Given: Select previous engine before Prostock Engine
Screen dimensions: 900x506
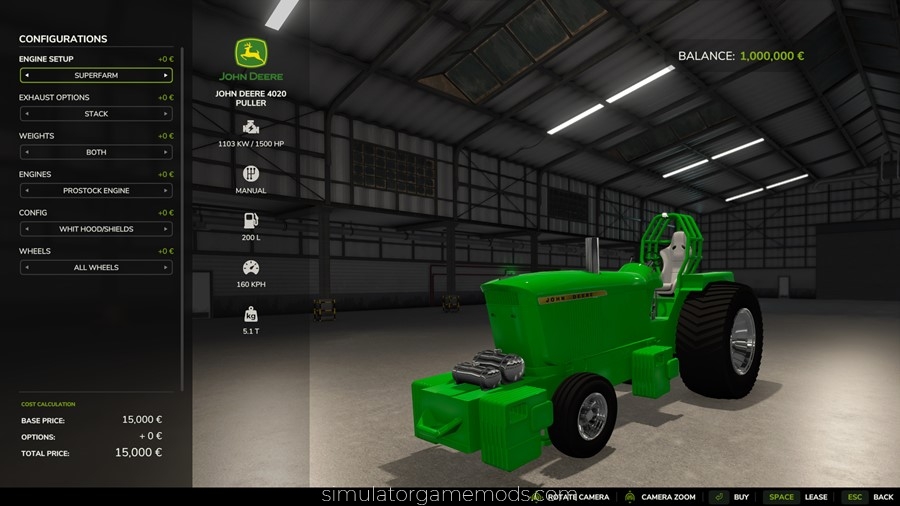Looking at the screenshot, I should 26,190.
